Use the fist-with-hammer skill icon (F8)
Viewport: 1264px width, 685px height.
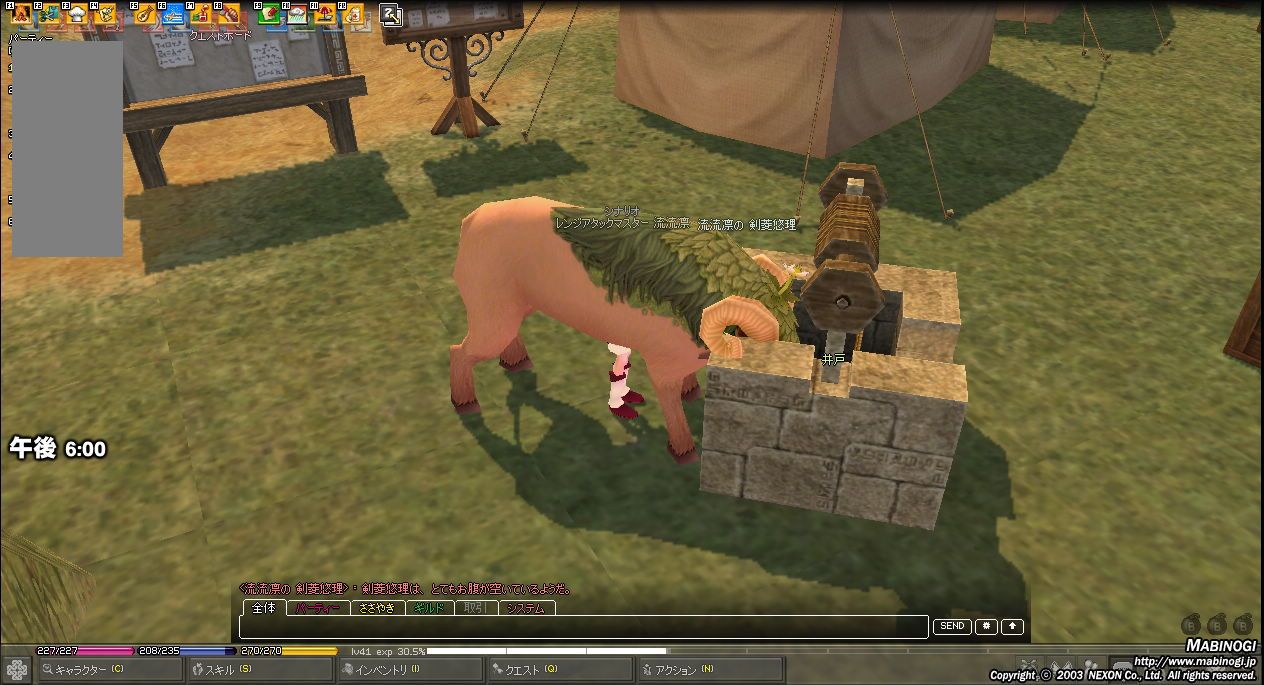(229, 15)
